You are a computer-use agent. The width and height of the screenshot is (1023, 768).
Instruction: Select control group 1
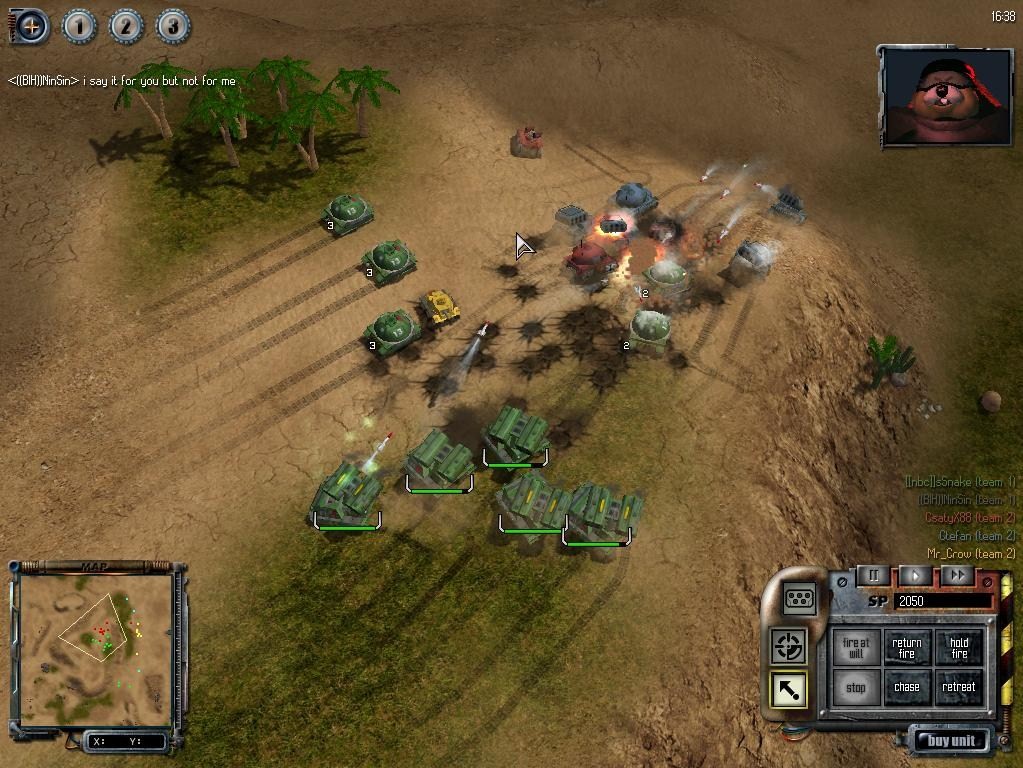tap(79, 26)
